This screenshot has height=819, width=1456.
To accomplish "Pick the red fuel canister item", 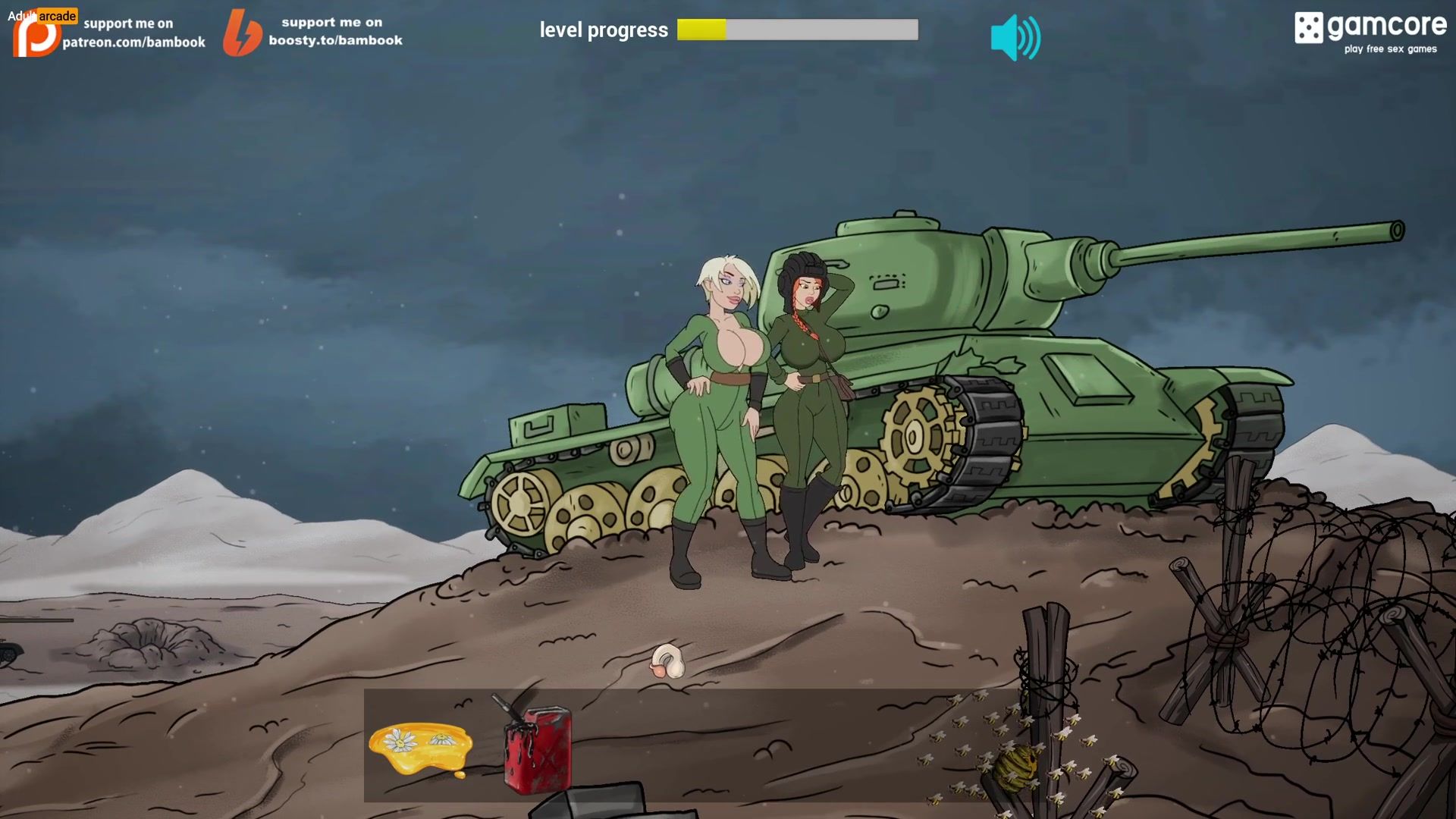I will click(536, 748).
